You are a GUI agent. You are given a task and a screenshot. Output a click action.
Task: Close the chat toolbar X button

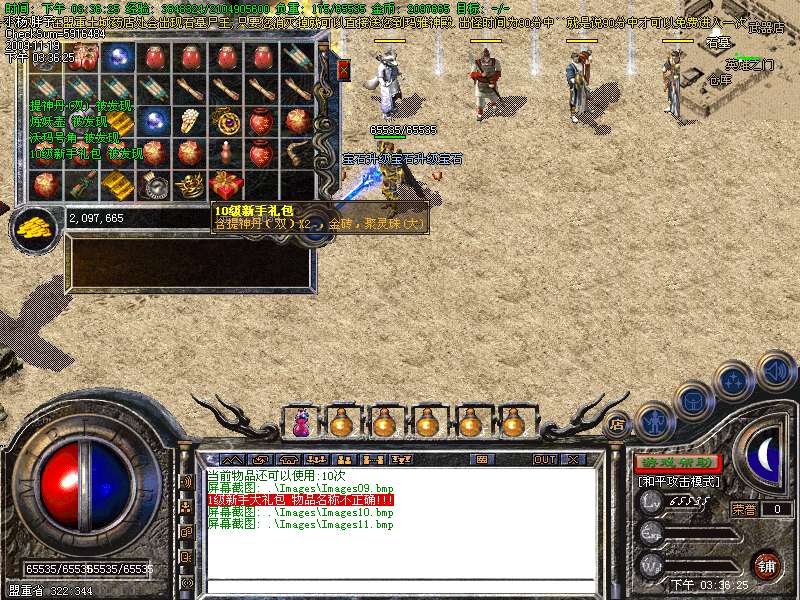point(573,459)
